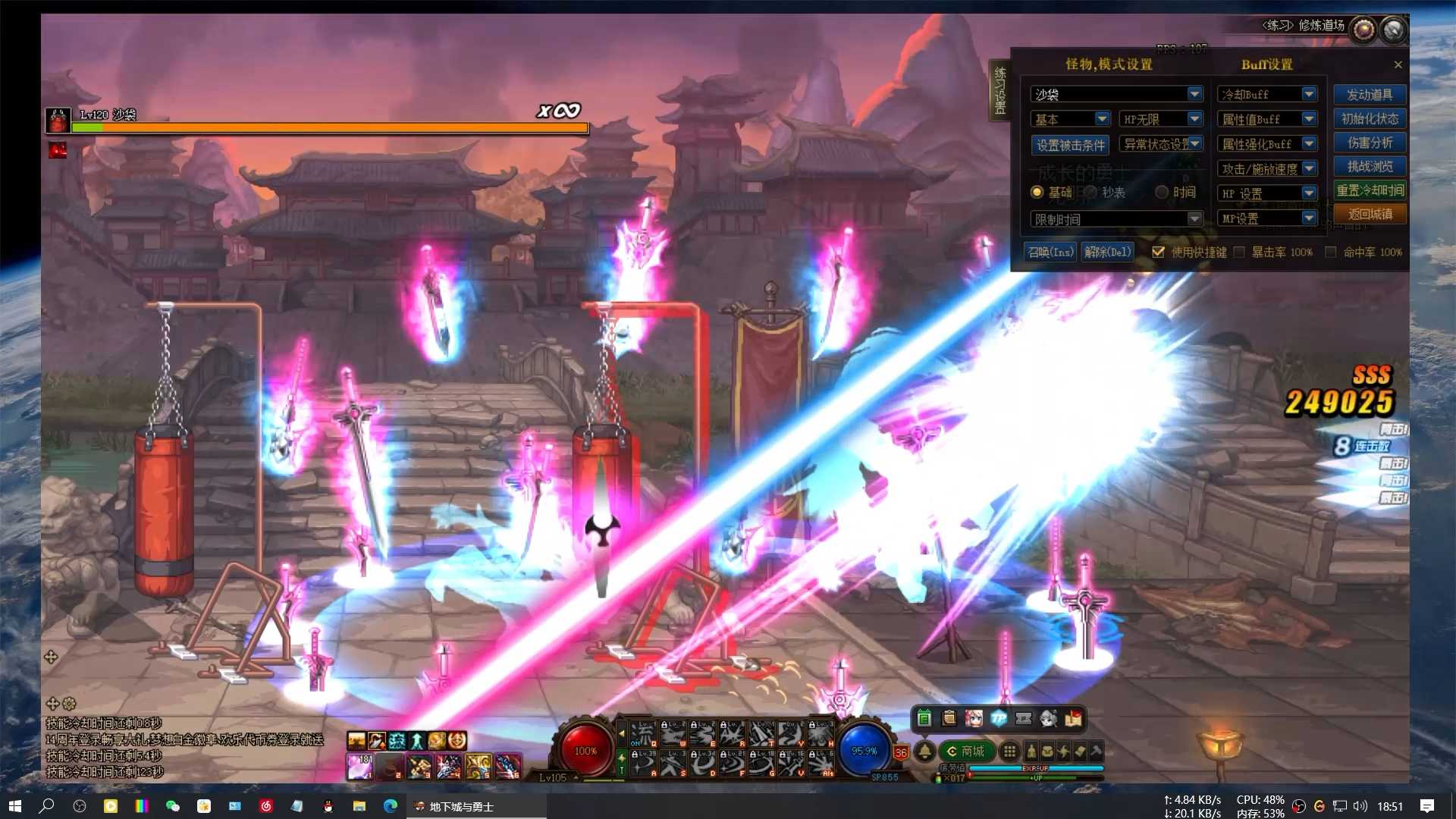Open the 商城 shop
Viewport: 1456px width, 819px height.
(965, 752)
